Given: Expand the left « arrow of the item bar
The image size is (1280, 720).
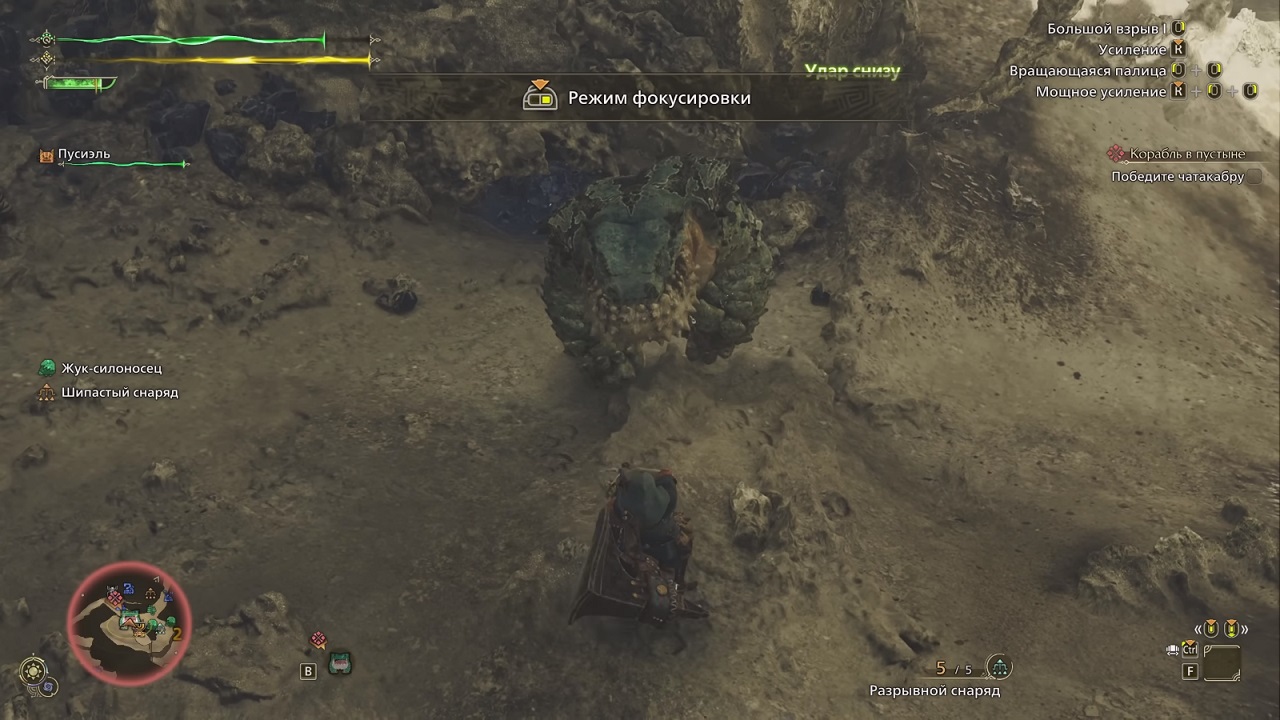Looking at the screenshot, I should (1197, 628).
